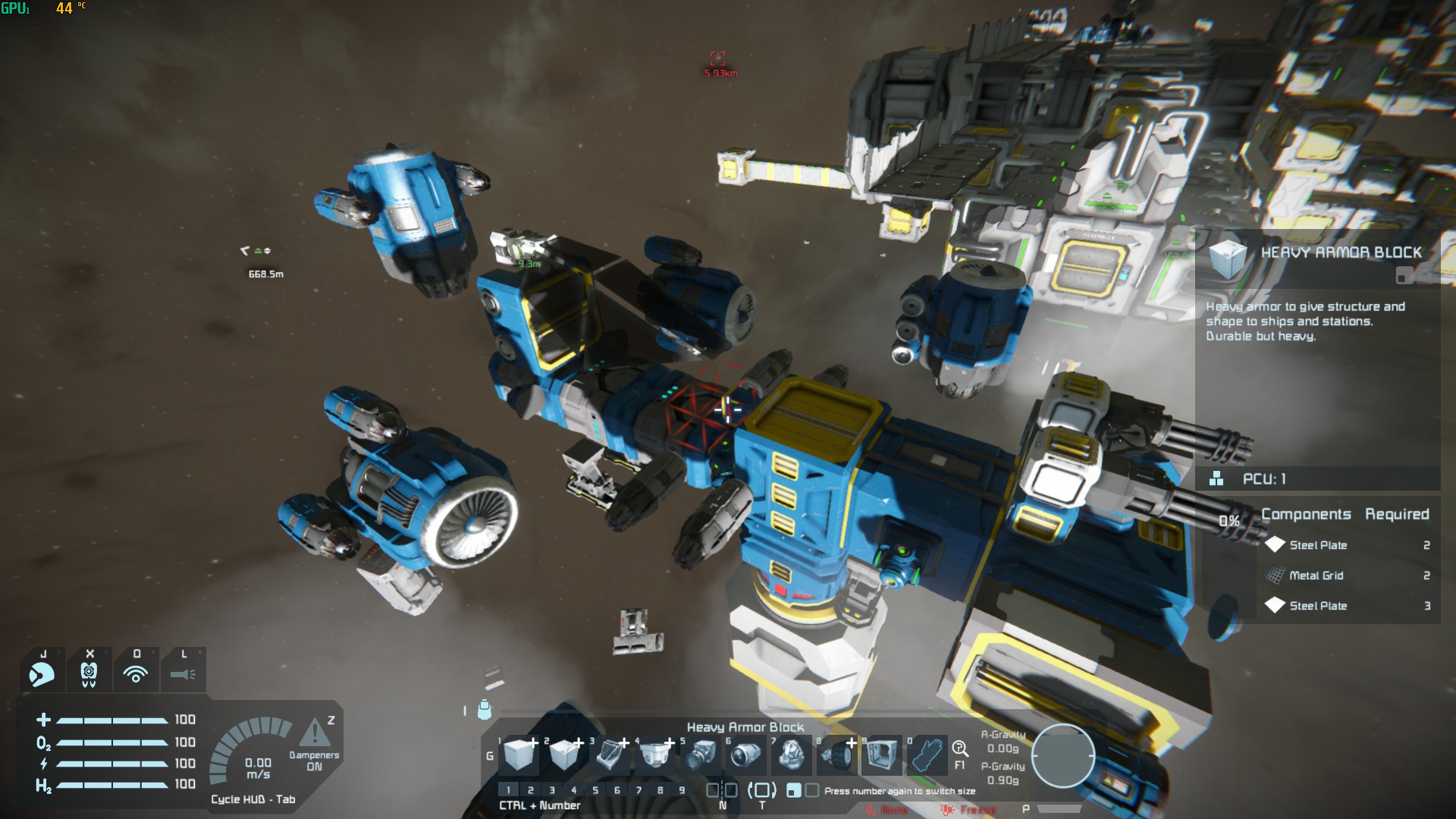The width and height of the screenshot is (1456, 819).
Task: Select the hollow frame block in slot 9
Action: point(881,755)
